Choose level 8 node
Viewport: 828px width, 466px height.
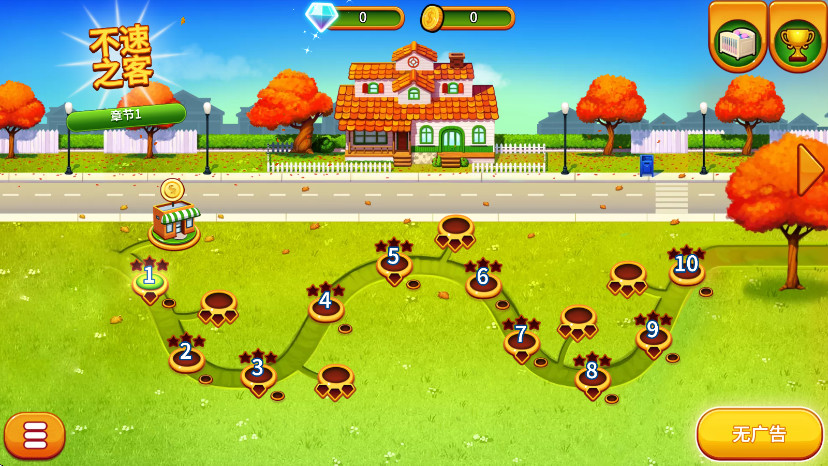click(x=592, y=372)
